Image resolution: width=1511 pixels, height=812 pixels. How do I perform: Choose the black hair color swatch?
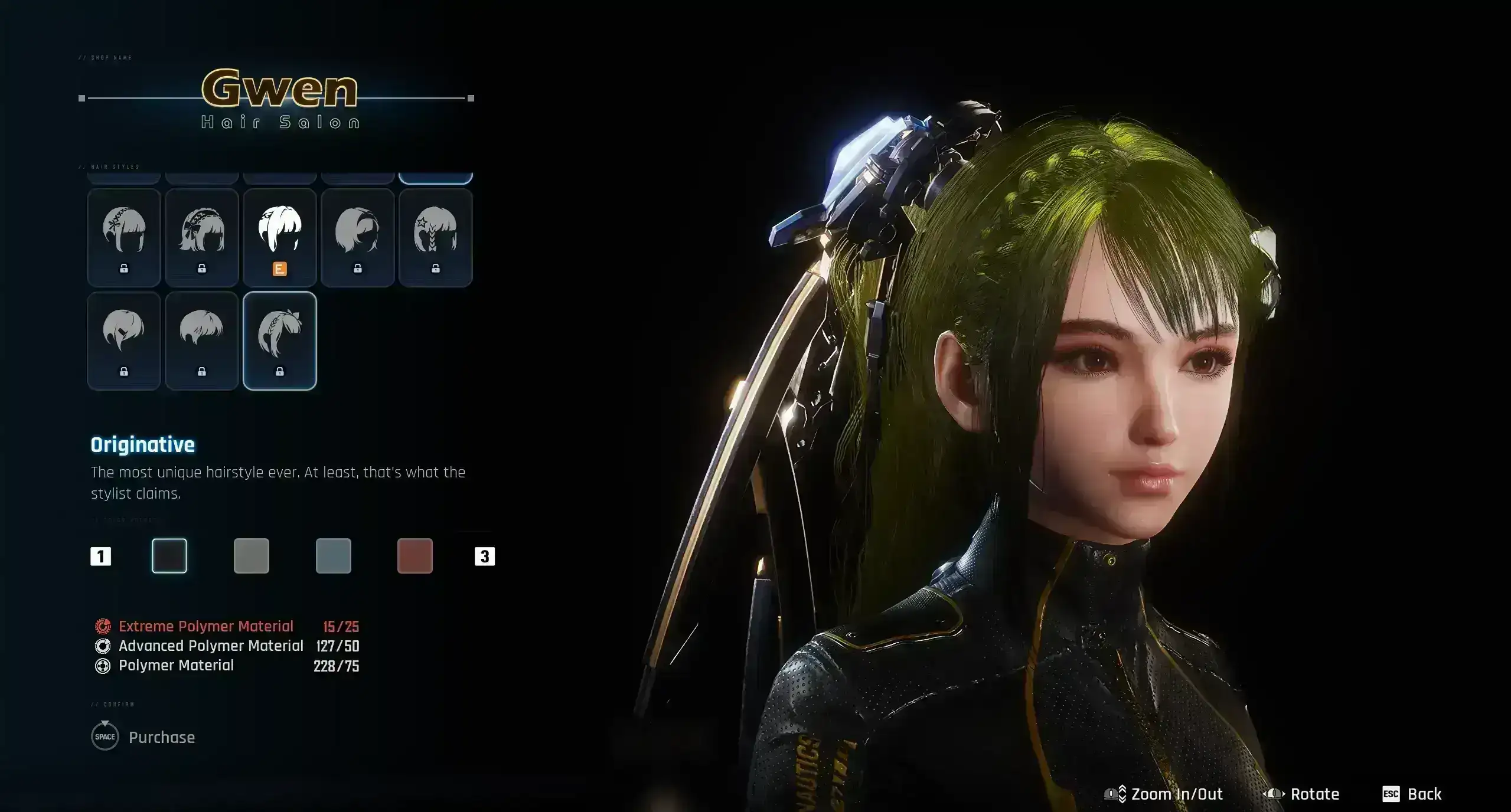click(x=169, y=556)
